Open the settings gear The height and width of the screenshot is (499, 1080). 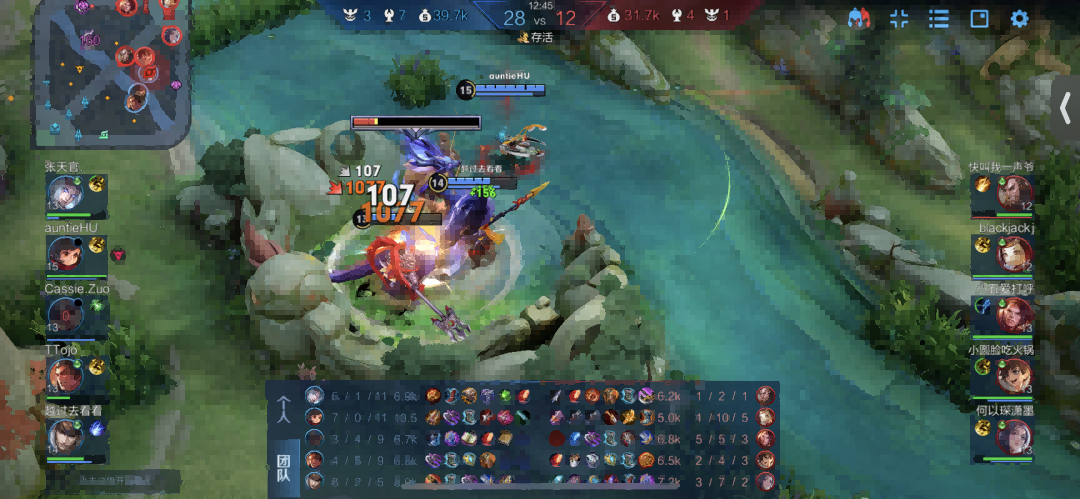click(x=1019, y=19)
